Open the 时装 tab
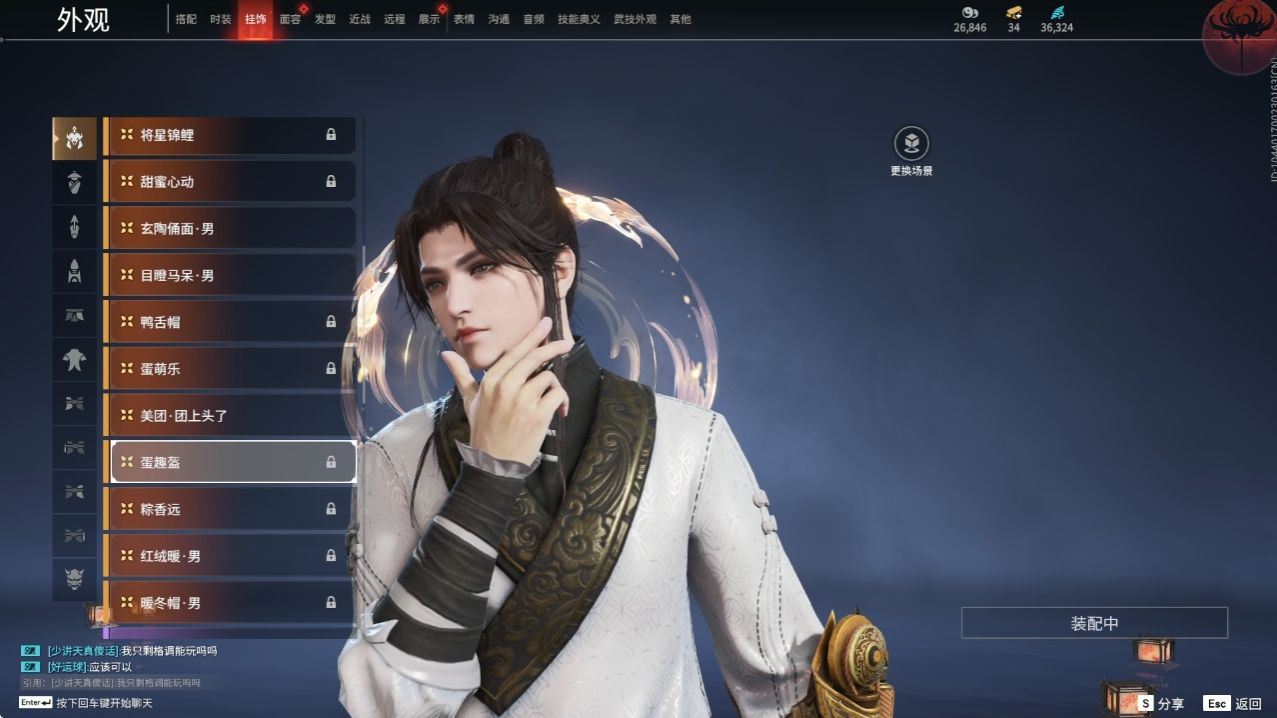The image size is (1277, 718). click(x=221, y=19)
